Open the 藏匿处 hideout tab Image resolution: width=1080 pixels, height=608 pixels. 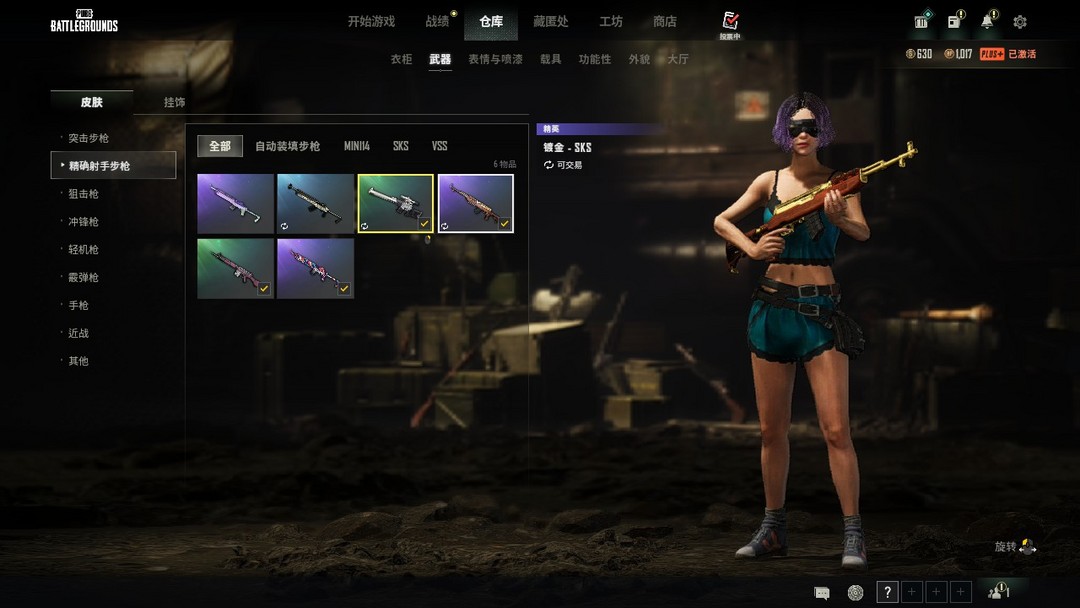point(550,21)
